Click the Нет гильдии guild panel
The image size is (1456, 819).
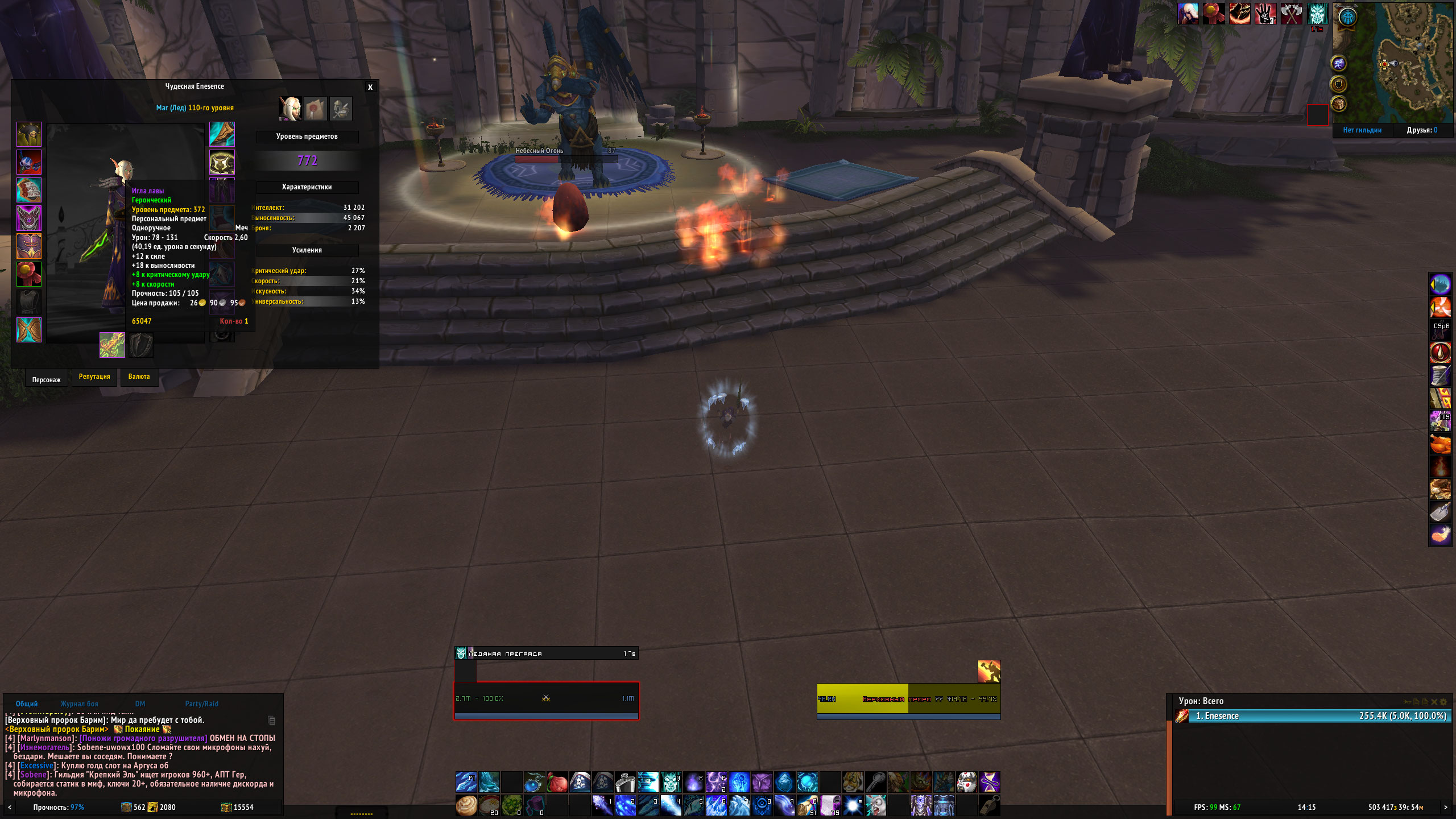coord(1362,130)
